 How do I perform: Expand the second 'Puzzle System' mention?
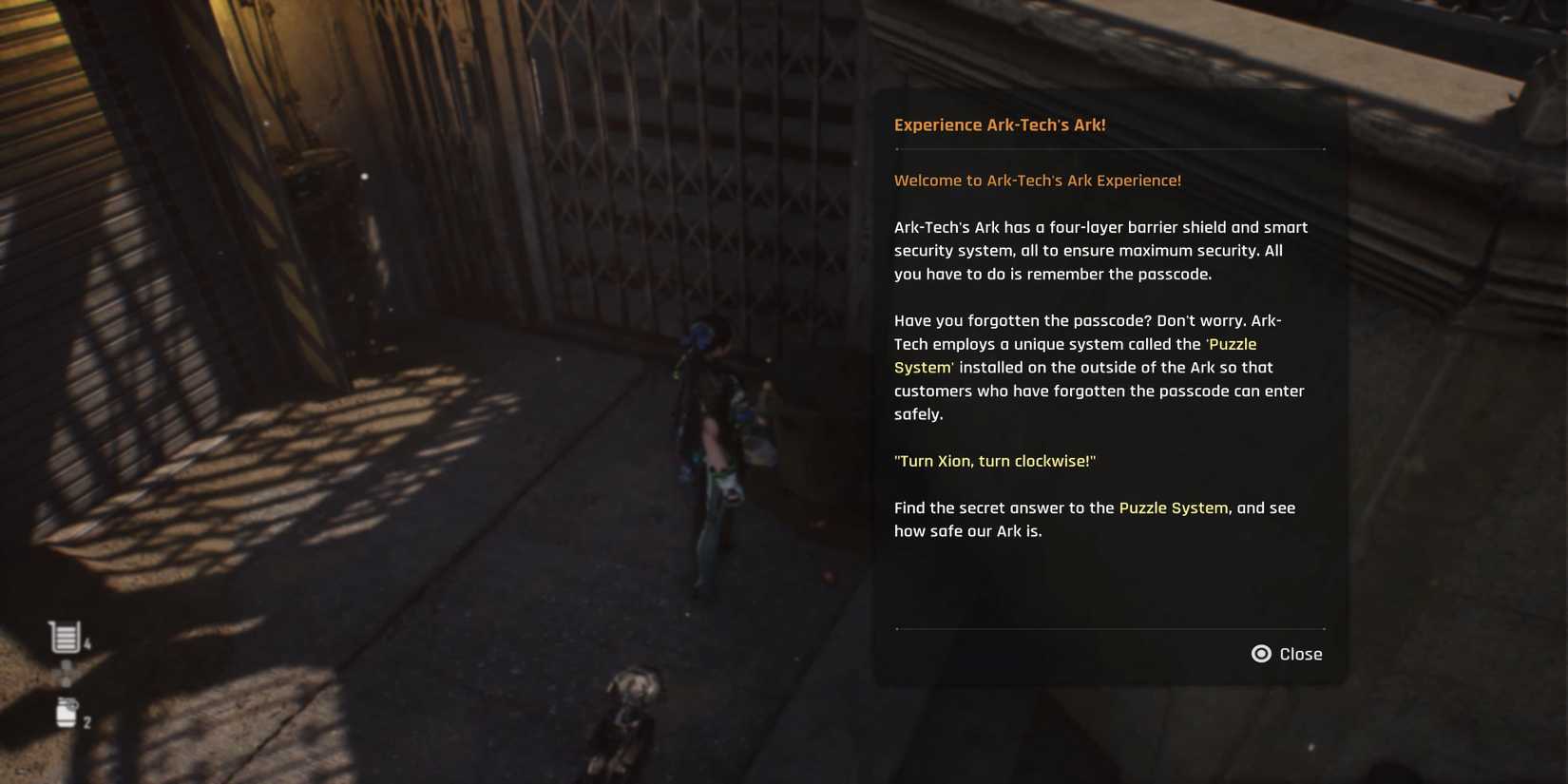pos(1173,507)
